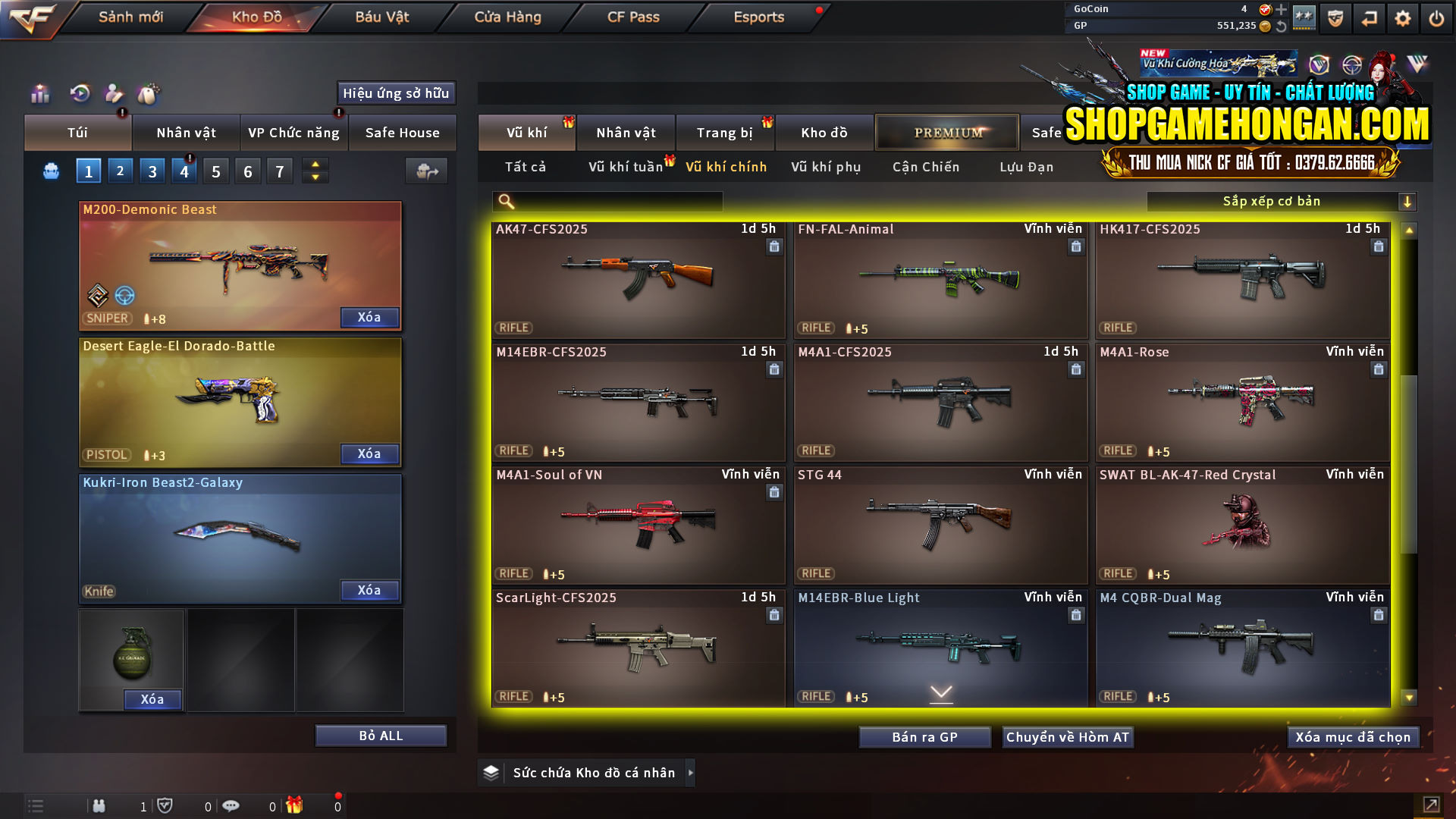Expand the M14EBR-Blue Light chevron

tap(941, 694)
